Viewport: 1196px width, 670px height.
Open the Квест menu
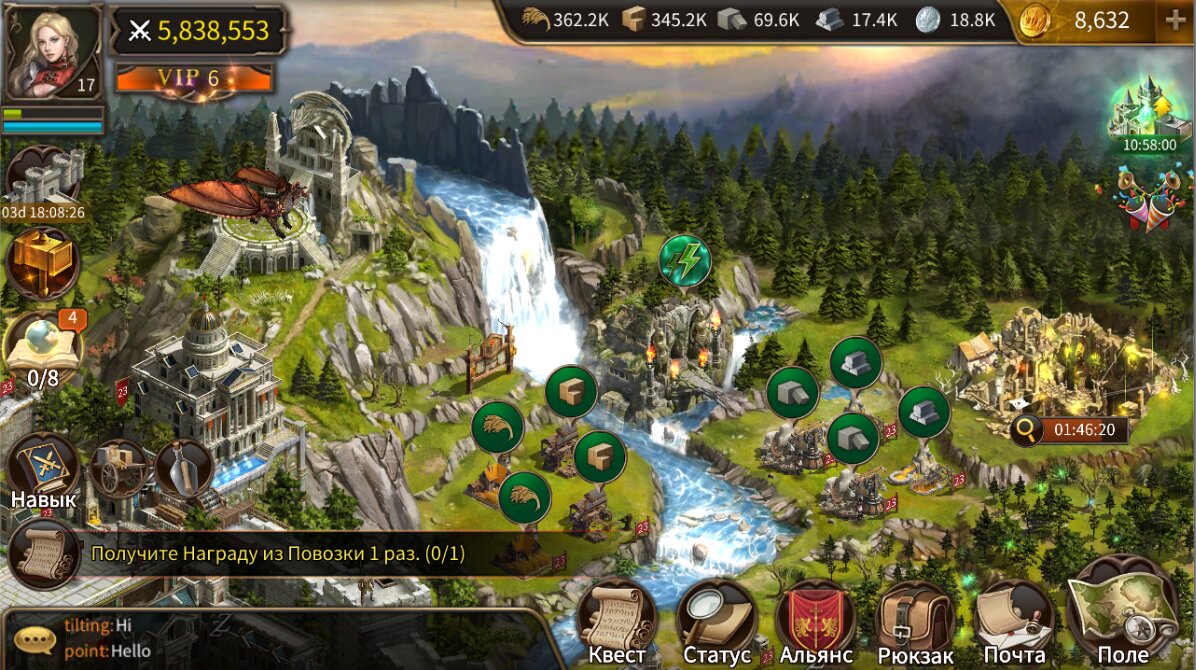(616, 620)
